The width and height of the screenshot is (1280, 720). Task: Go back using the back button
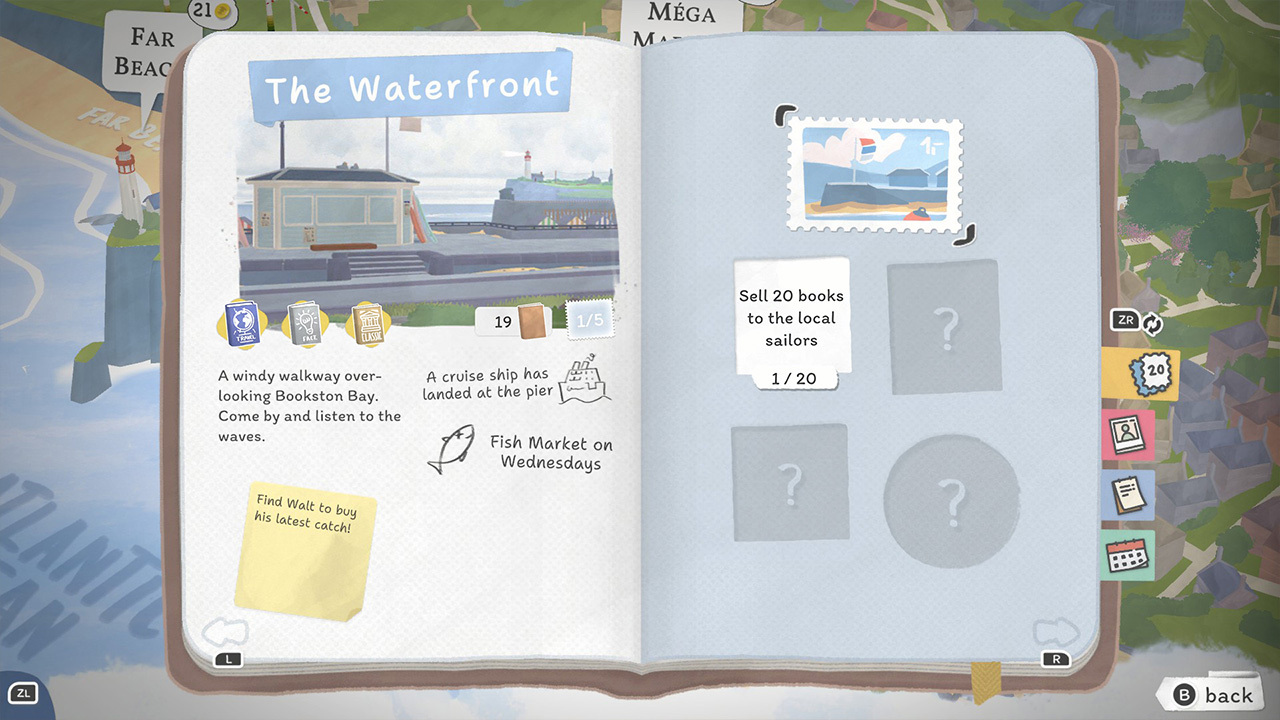[x=1215, y=695]
